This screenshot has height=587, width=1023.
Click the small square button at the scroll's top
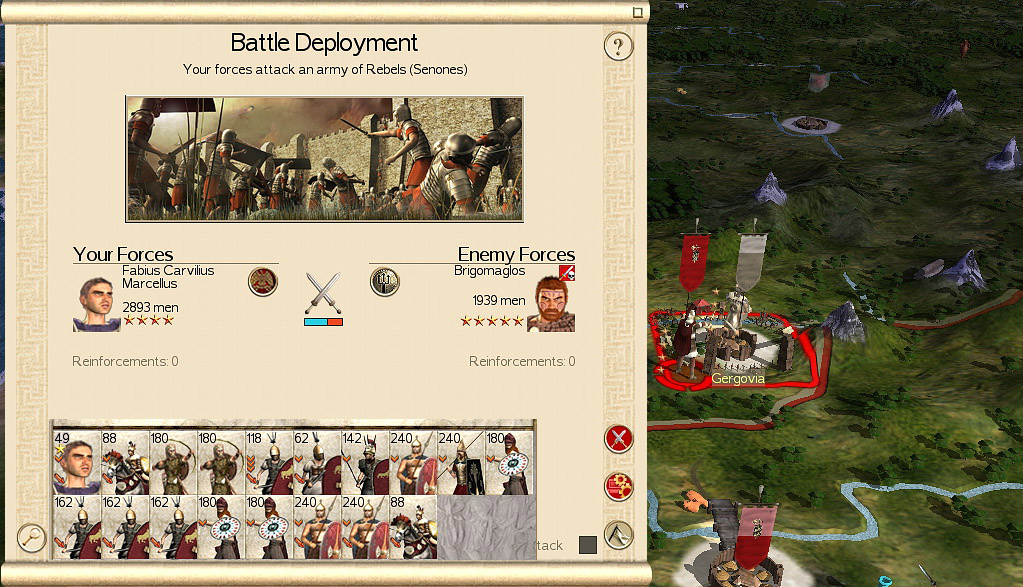(637, 12)
